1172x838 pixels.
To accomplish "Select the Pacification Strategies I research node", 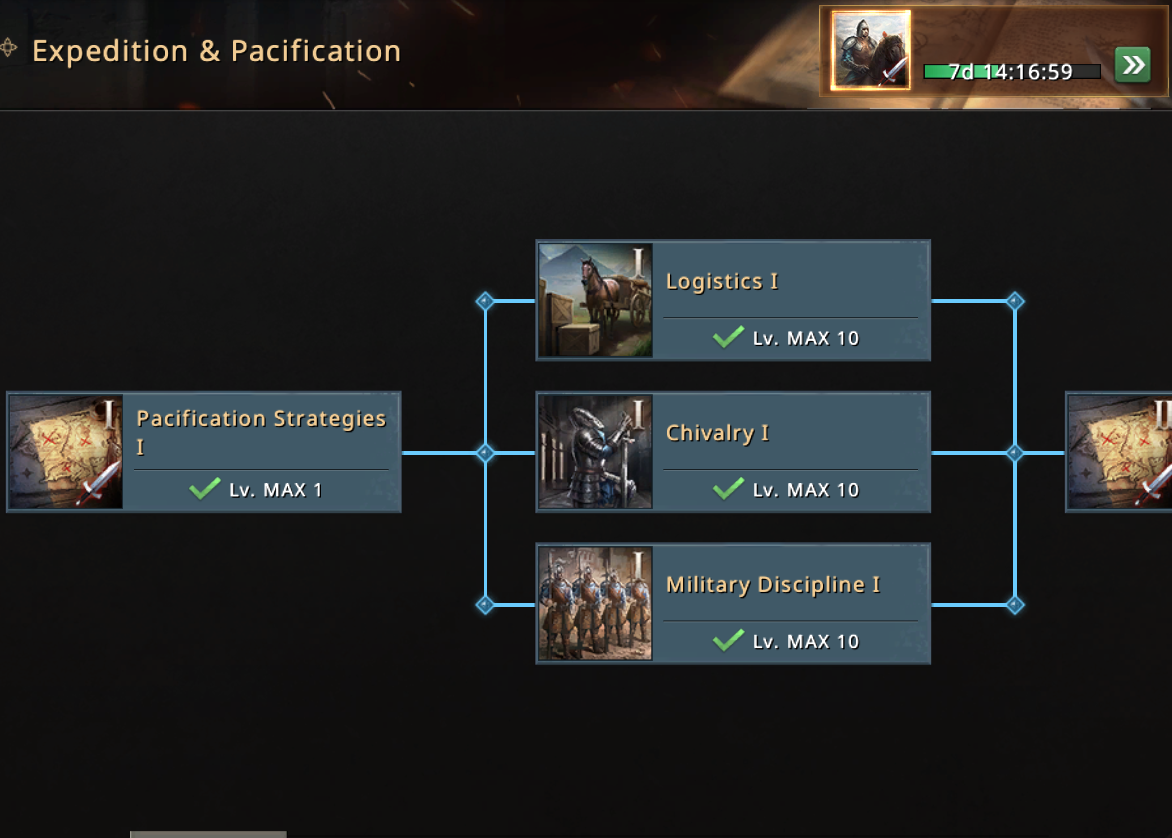I will pos(204,452).
